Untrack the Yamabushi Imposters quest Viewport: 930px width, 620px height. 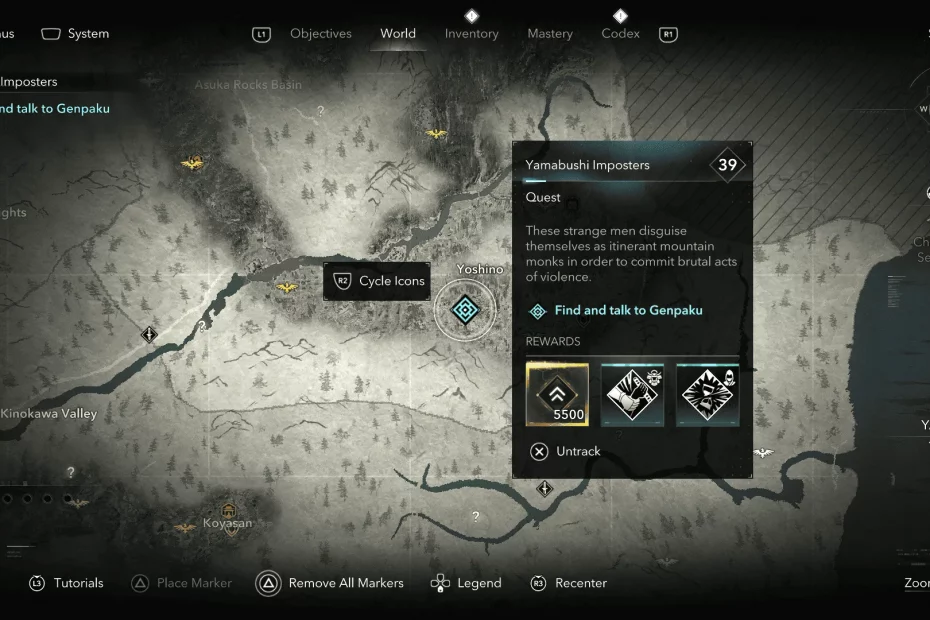[x=566, y=451]
